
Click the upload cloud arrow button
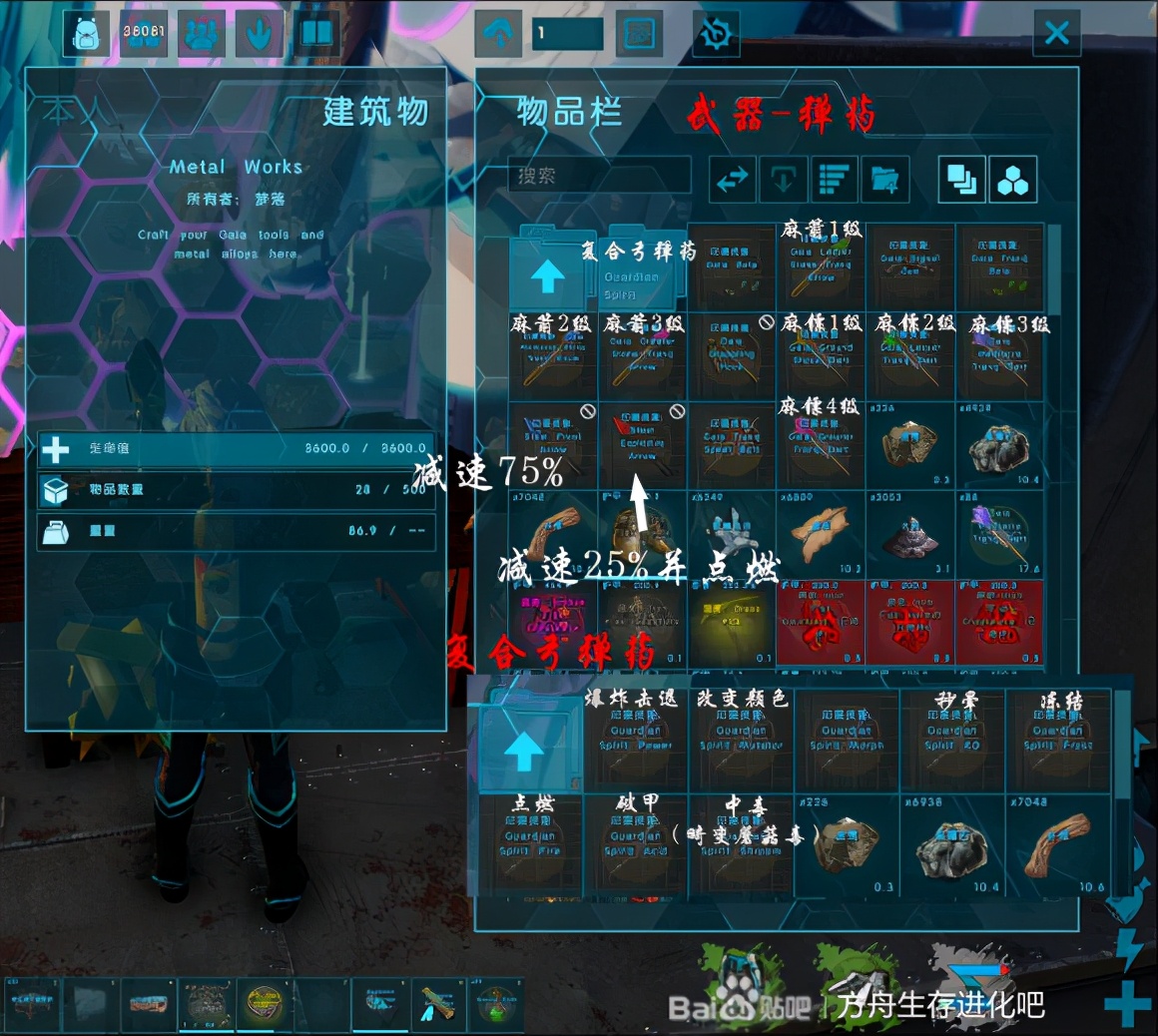pos(498,34)
